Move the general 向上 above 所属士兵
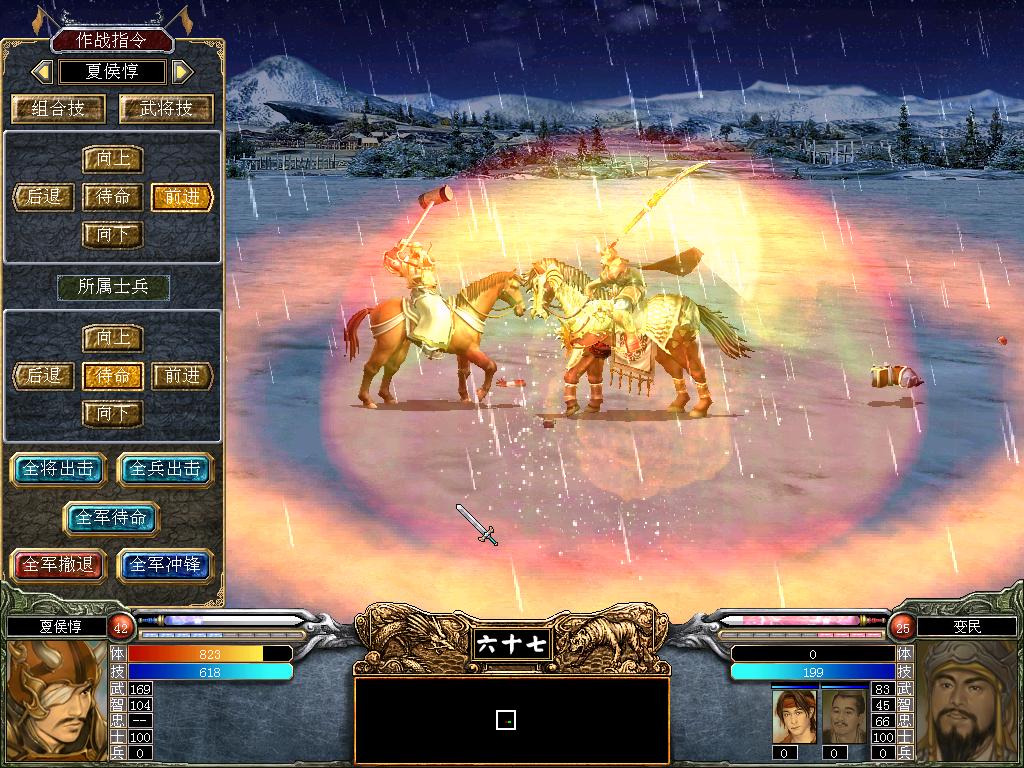This screenshot has height=768, width=1024. click(112, 160)
